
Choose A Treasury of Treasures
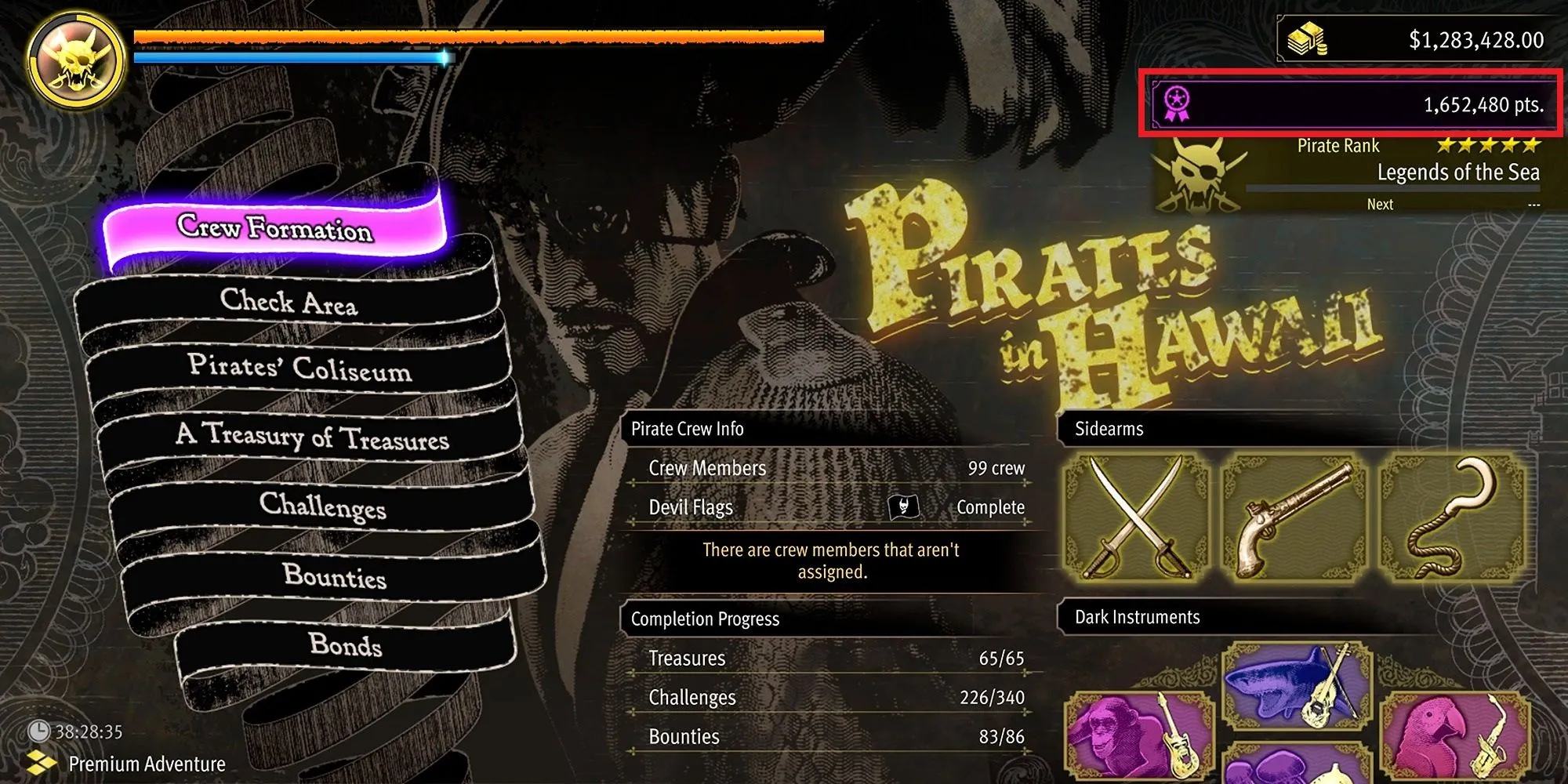click(312, 436)
